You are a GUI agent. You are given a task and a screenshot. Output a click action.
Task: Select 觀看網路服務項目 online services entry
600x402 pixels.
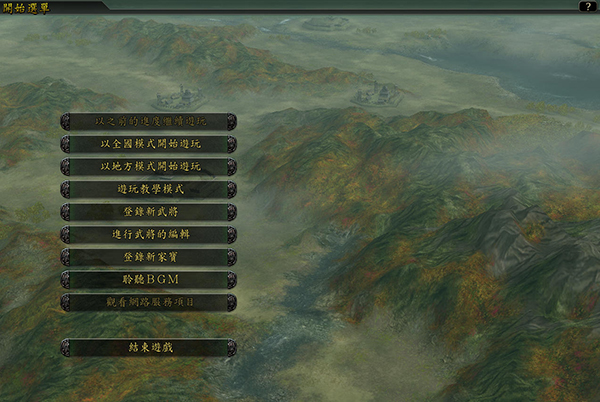point(149,301)
